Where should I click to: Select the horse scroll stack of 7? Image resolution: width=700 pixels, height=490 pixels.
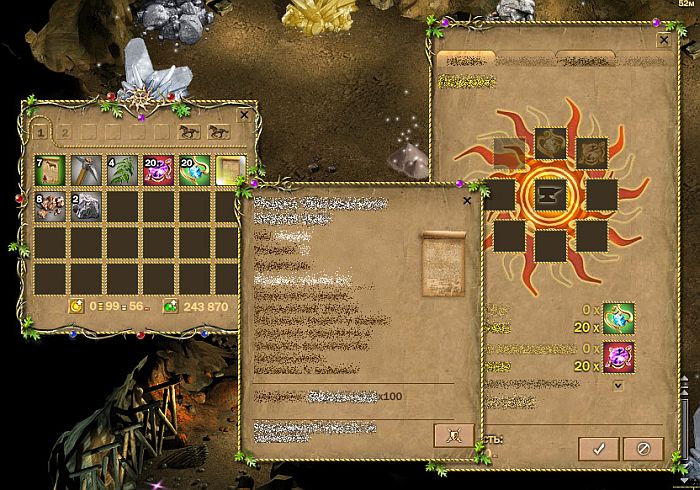pos(51,171)
